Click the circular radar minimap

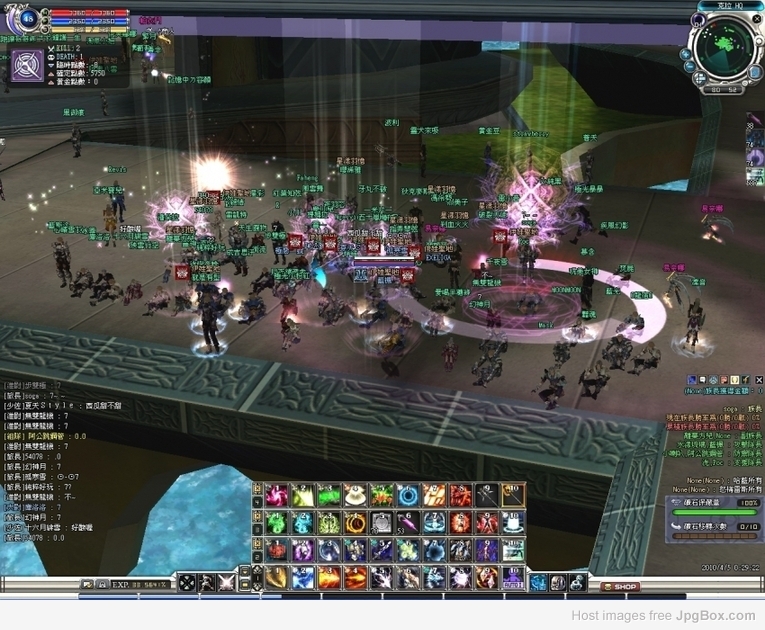726,48
